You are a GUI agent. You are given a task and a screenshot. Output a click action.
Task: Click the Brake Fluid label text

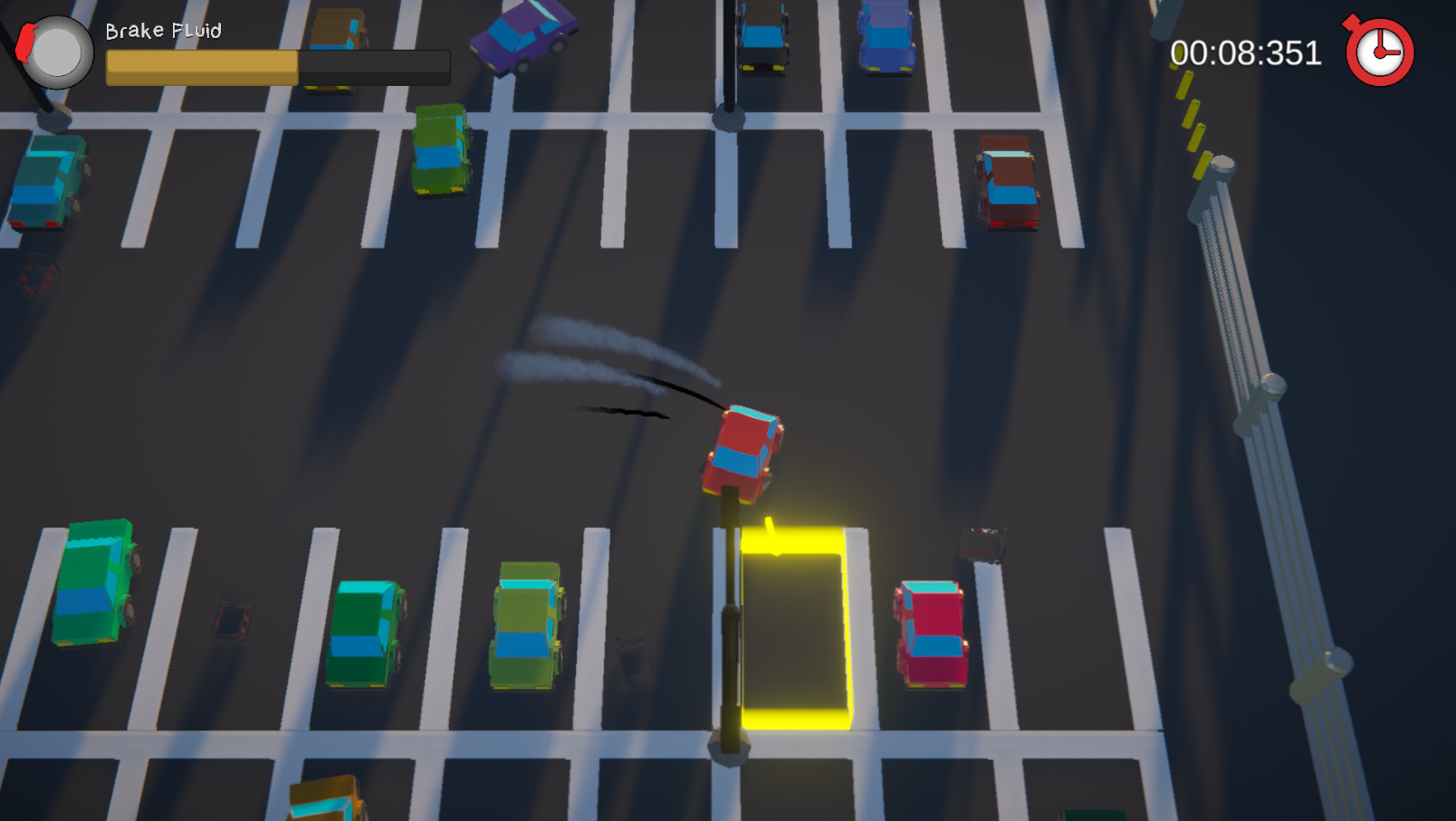[163, 30]
